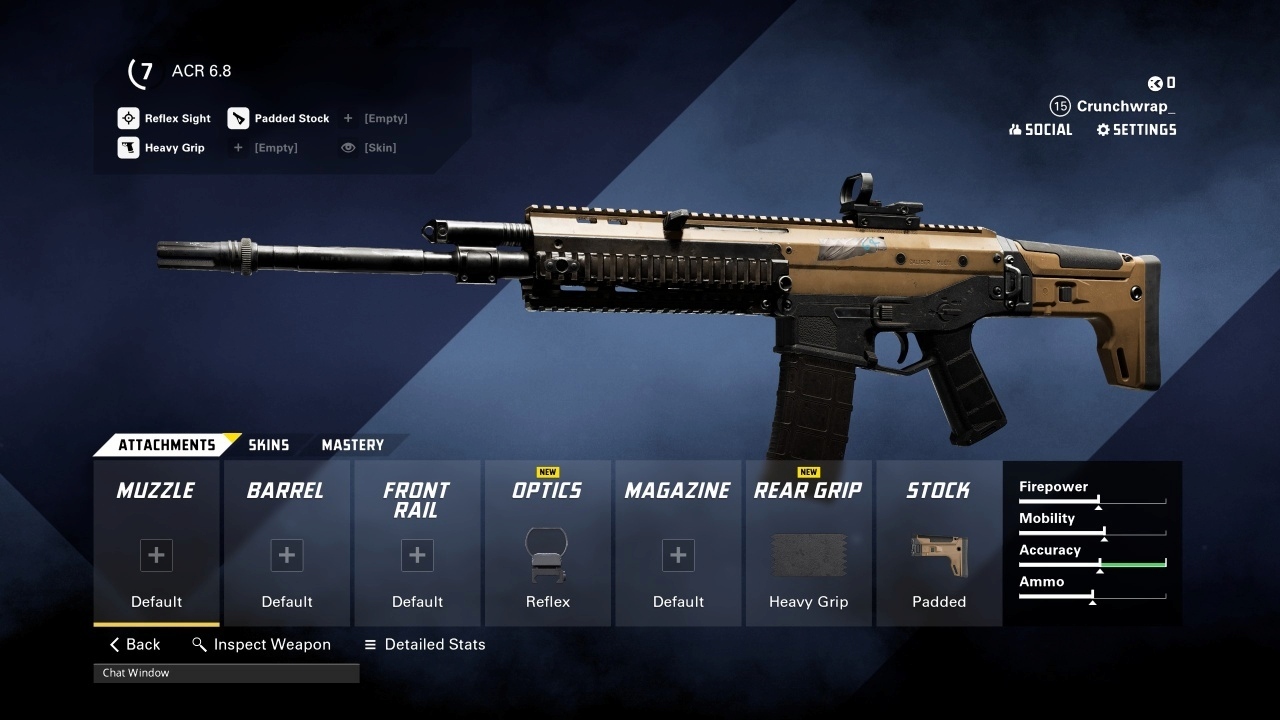
Task: Open the Social menu
Action: click(x=1040, y=130)
